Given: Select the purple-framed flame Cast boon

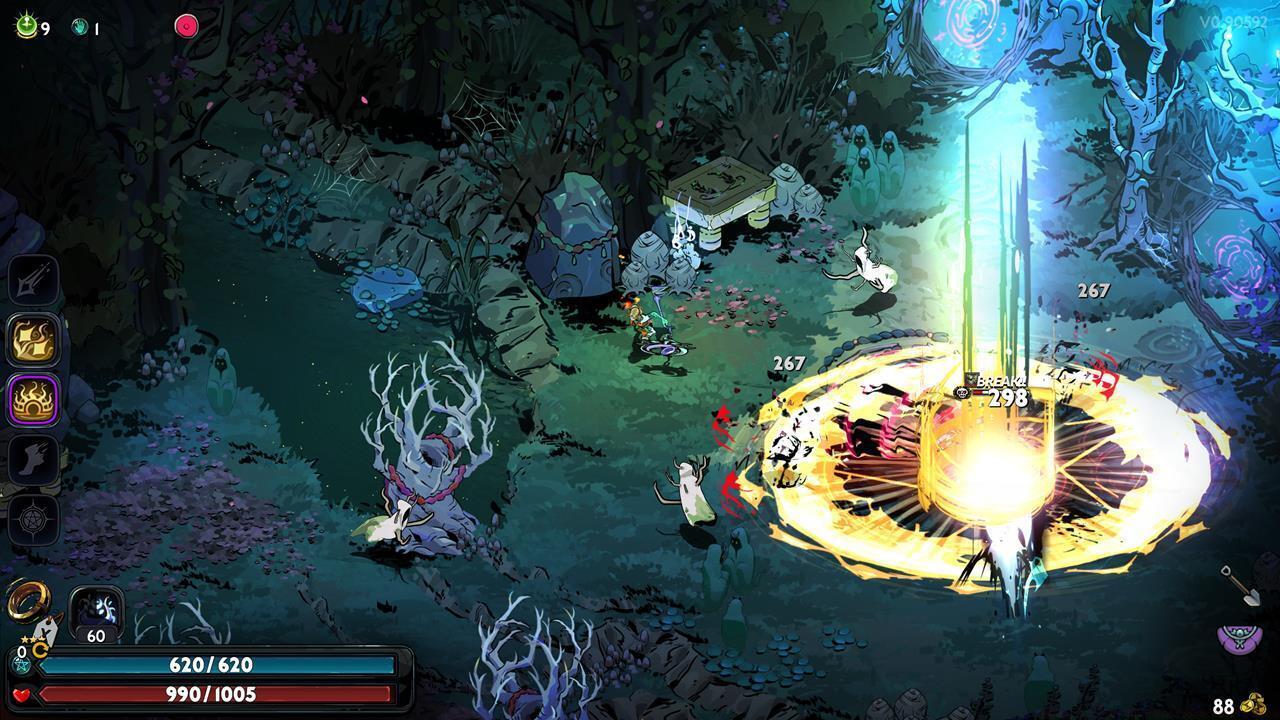Looking at the screenshot, I should coord(33,400).
